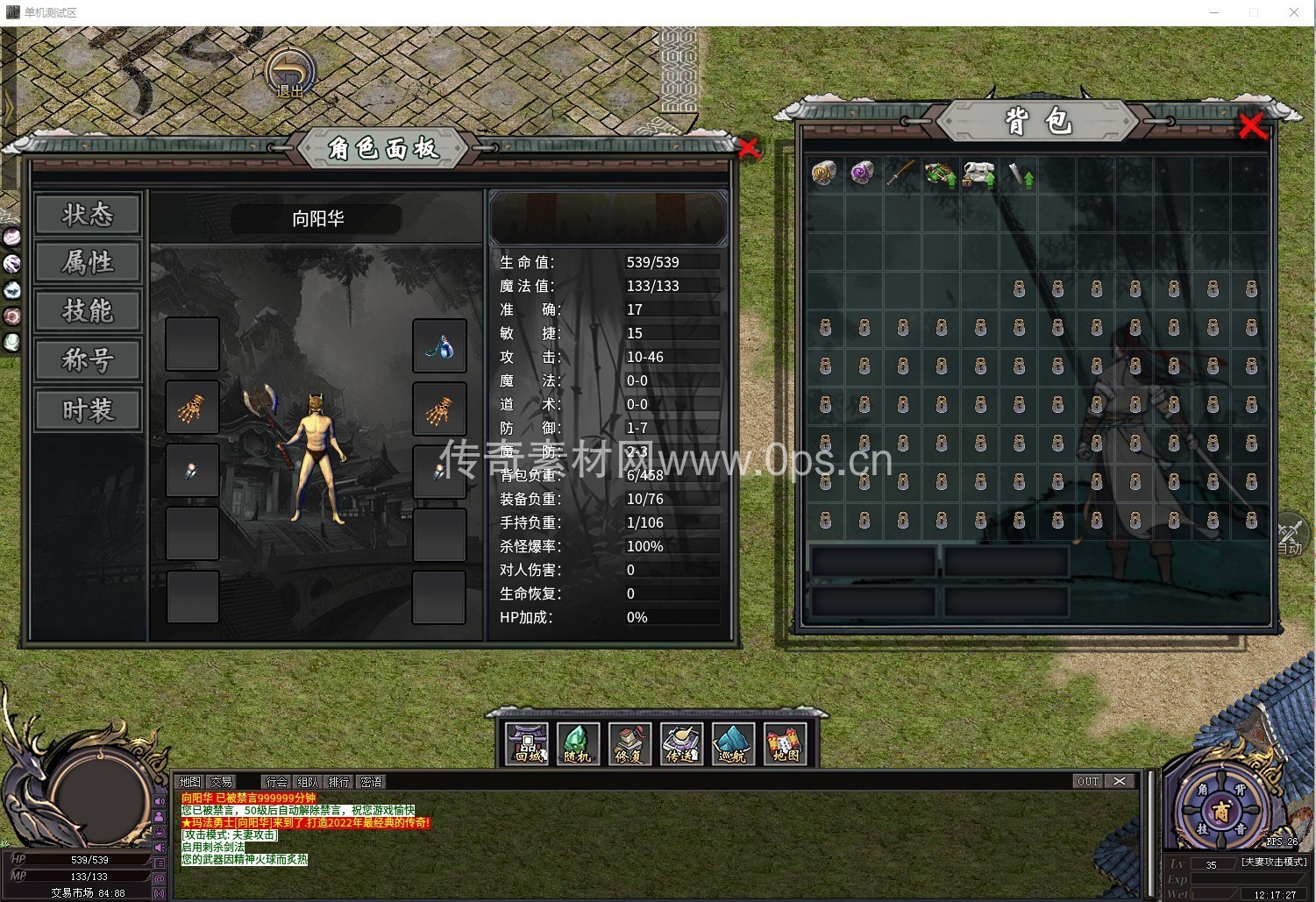Select the wooden staff in the backpack
1316x902 pixels.
pos(900,173)
